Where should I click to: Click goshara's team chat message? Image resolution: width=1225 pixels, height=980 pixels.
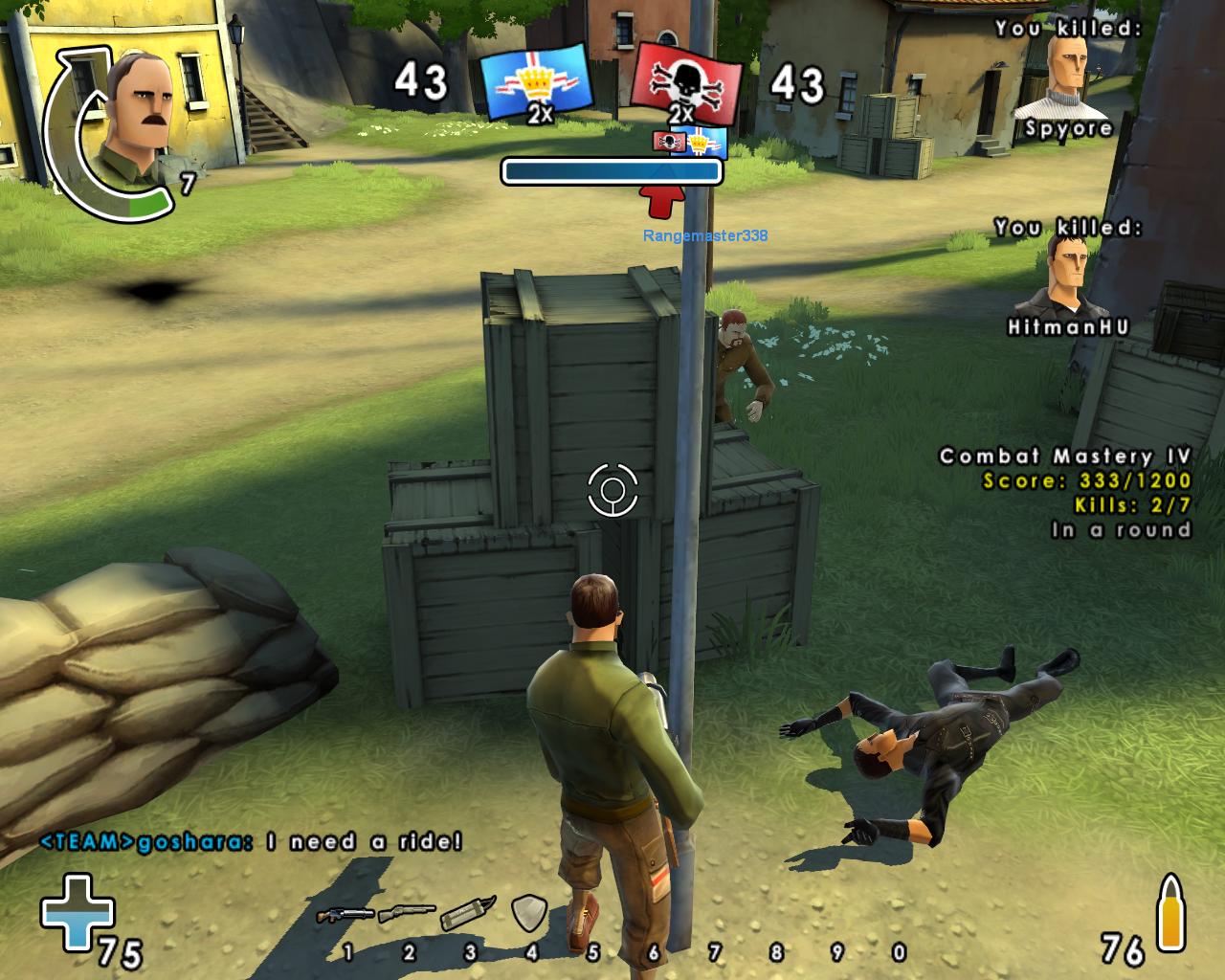click(251, 842)
